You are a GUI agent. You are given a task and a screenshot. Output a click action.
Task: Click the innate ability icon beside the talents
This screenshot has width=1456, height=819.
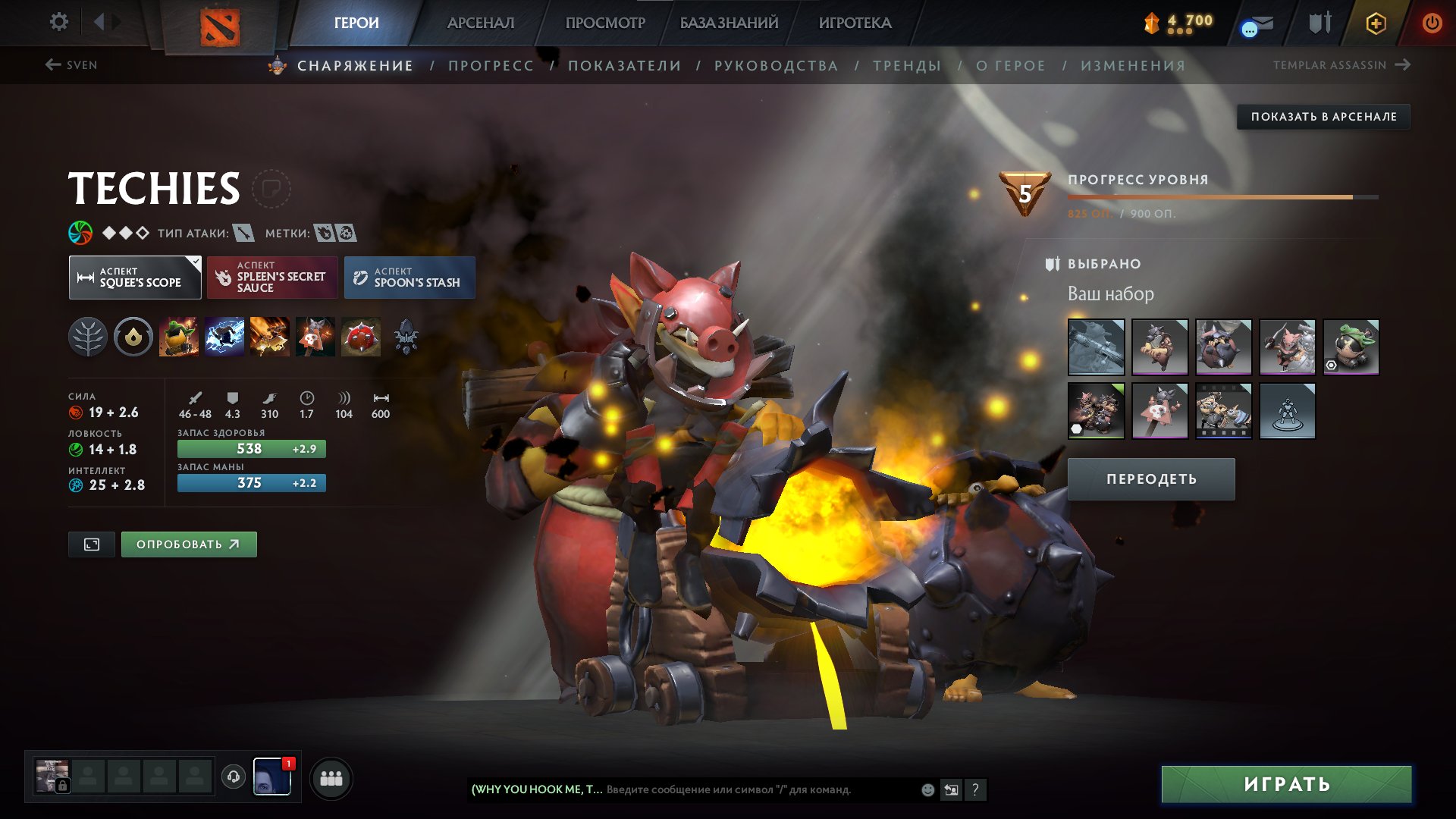point(134,337)
